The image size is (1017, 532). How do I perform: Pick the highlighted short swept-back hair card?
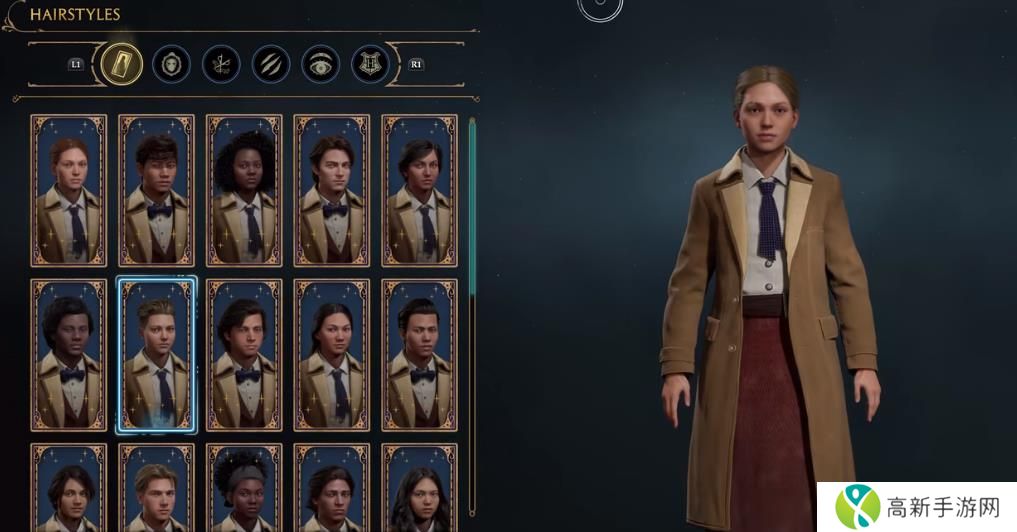tap(156, 355)
